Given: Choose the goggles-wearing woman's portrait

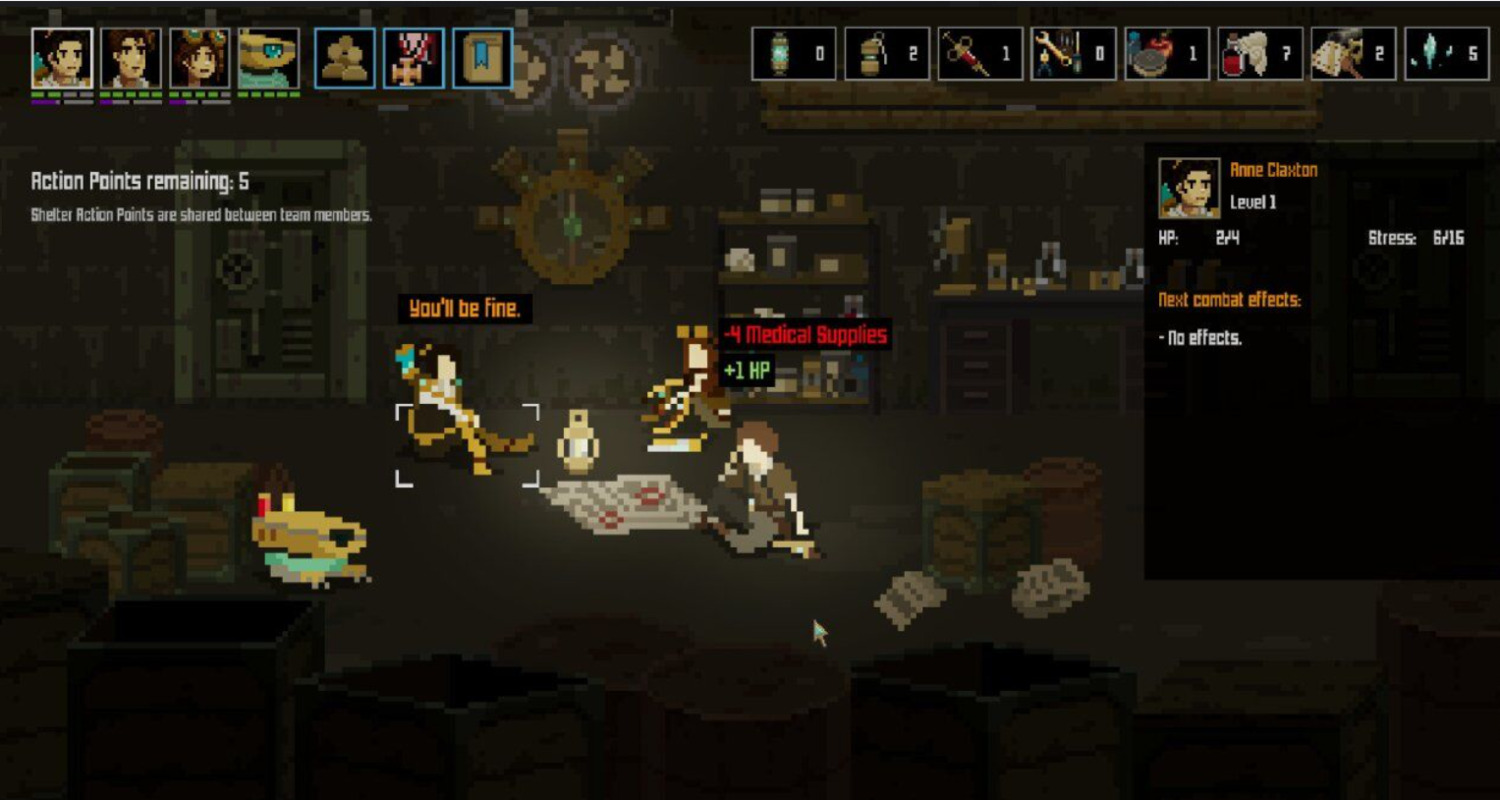Looking at the screenshot, I should click(199, 58).
